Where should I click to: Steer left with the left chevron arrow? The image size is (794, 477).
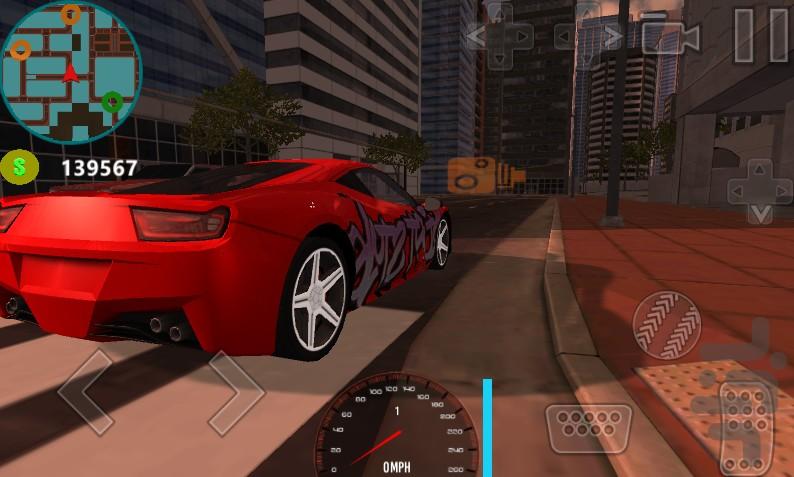[x=87, y=390]
